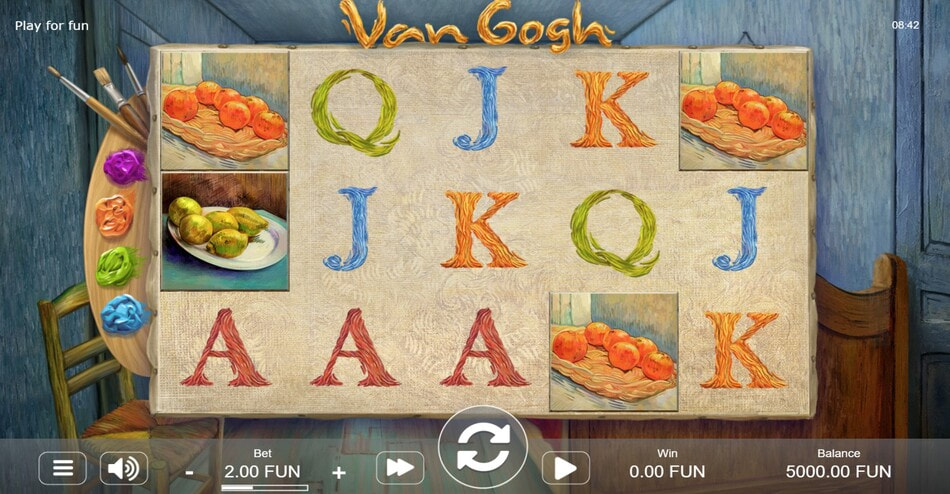Decrease the bet with minus
The height and width of the screenshot is (494, 950).
pos(190,471)
